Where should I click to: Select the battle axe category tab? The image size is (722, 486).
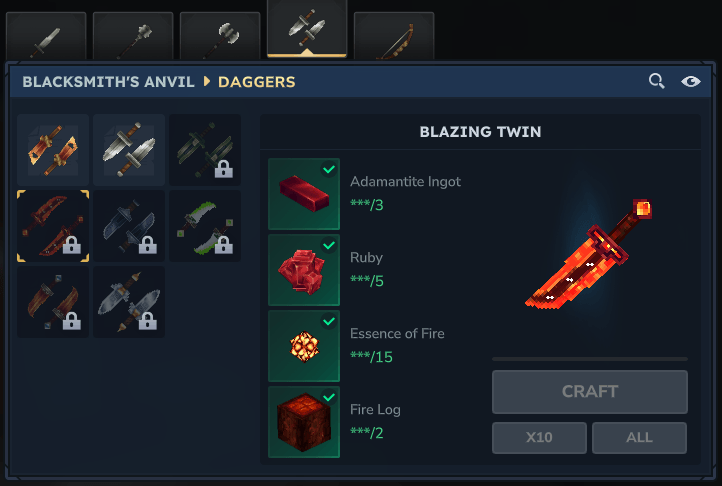tap(220, 38)
